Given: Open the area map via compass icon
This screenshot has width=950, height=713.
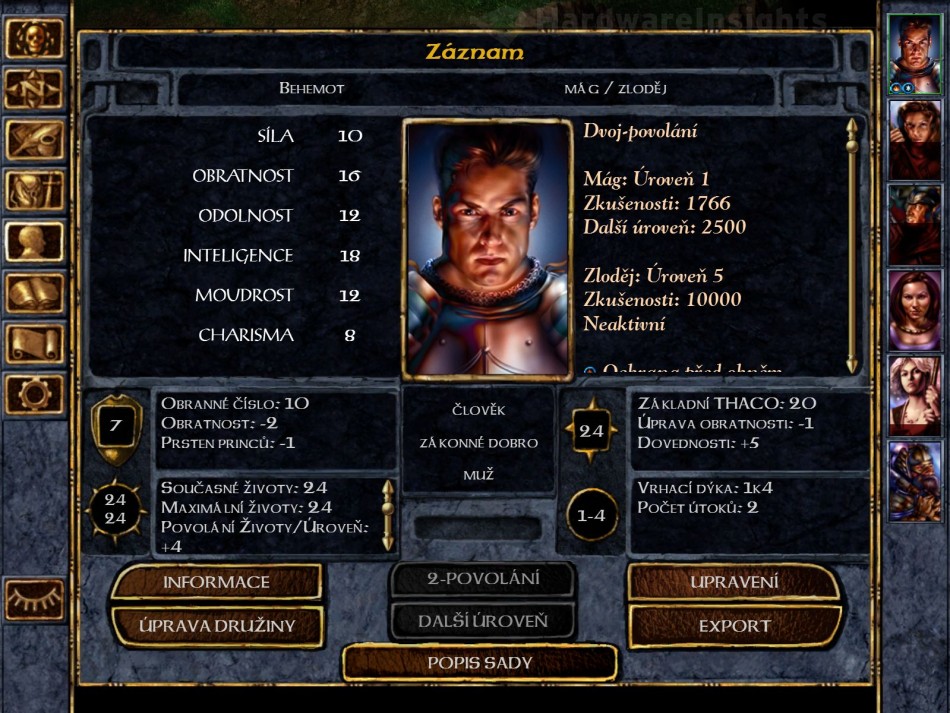Looking at the screenshot, I should [34, 89].
